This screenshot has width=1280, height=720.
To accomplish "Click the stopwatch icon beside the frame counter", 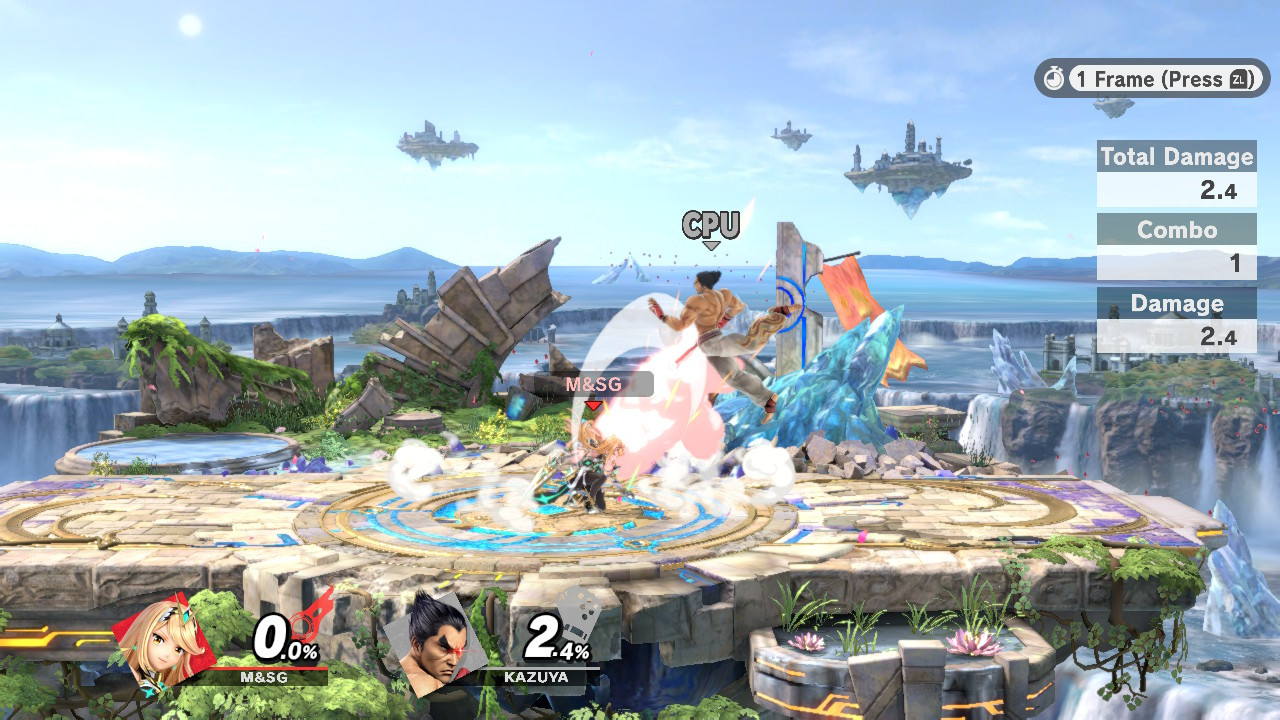I will pyautogui.click(x=1055, y=79).
